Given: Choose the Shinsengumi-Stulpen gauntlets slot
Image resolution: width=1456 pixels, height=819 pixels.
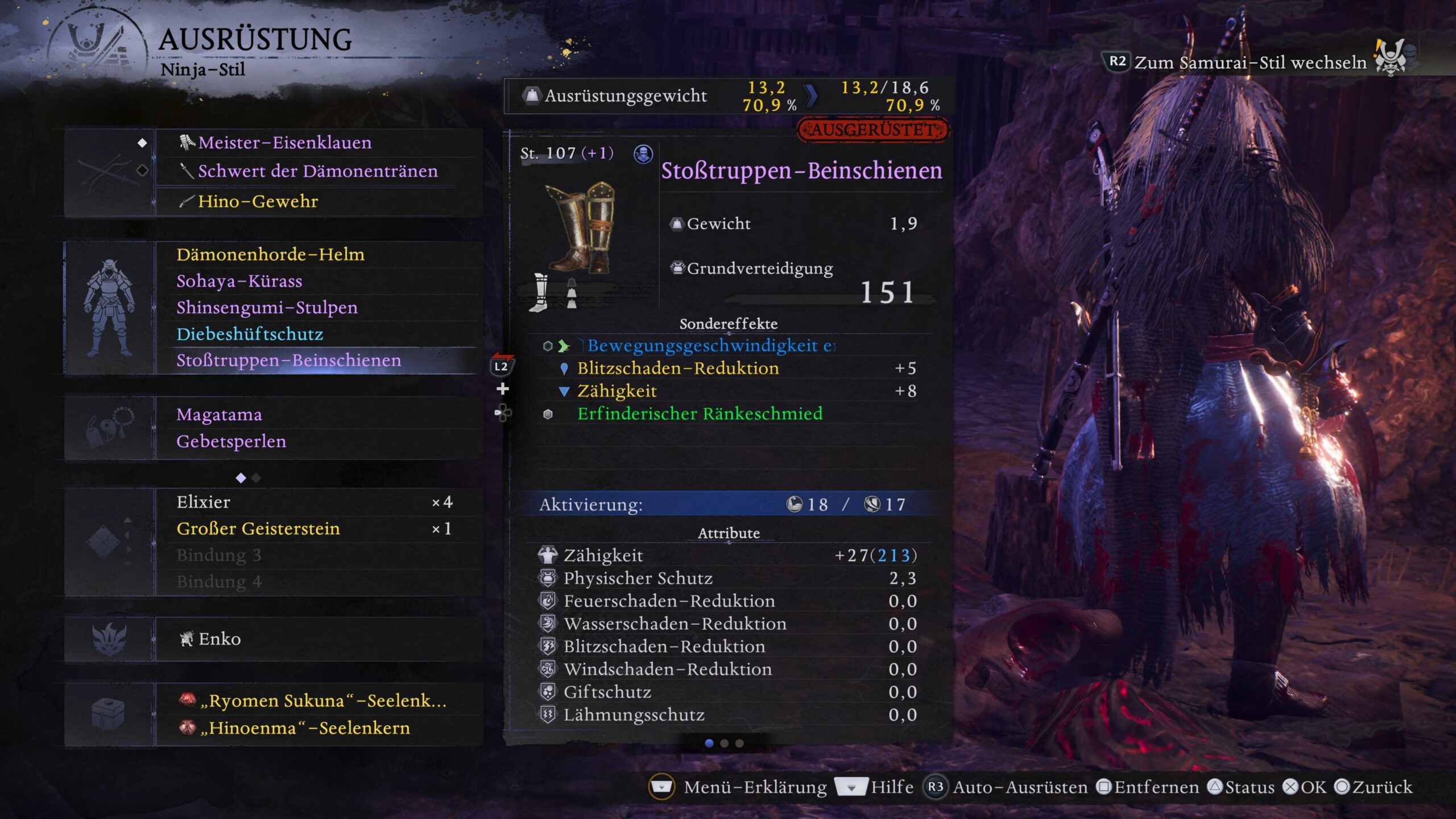Looking at the screenshot, I should 267,308.
